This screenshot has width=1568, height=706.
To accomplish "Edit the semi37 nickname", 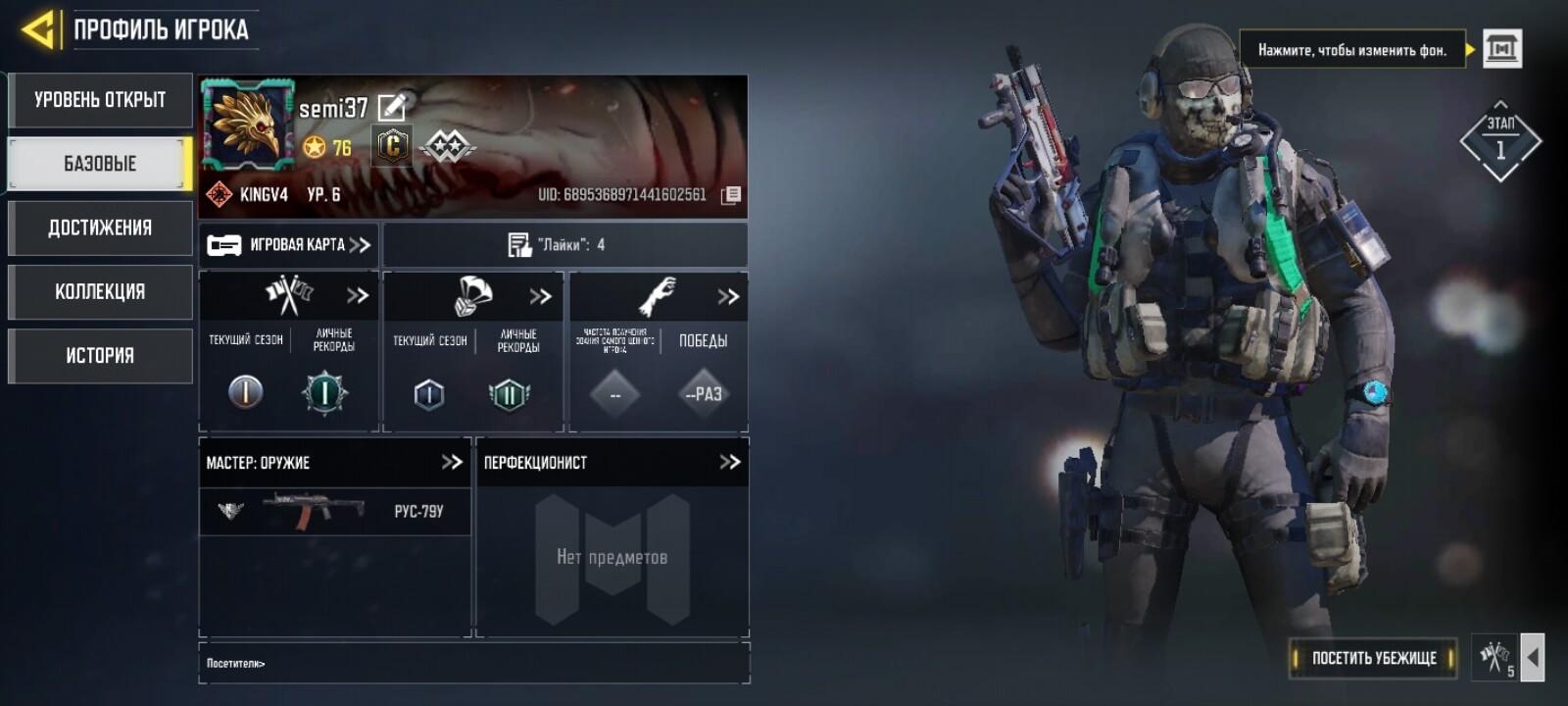I will point(392,107).
